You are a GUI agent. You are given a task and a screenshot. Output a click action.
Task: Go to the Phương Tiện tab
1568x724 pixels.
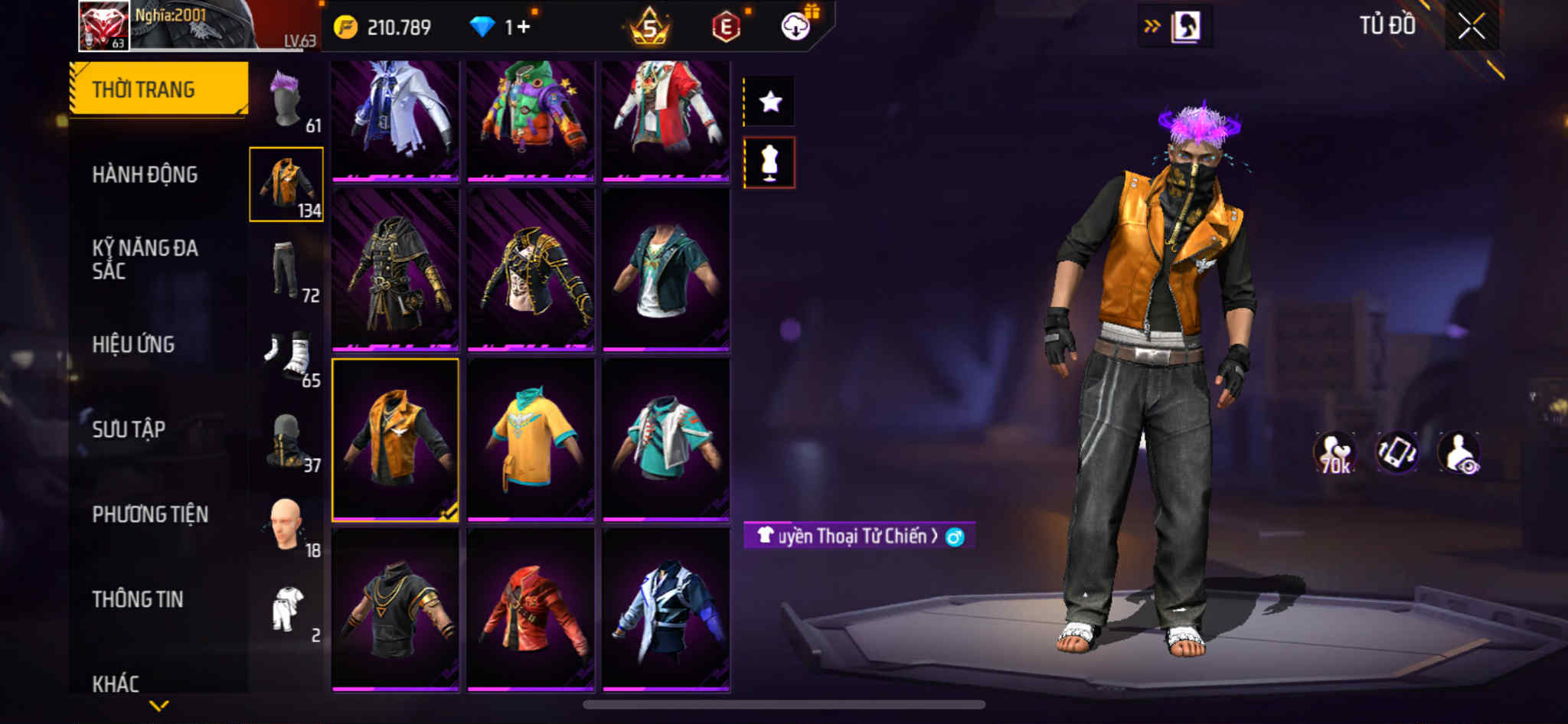click(x=150, y=514)
